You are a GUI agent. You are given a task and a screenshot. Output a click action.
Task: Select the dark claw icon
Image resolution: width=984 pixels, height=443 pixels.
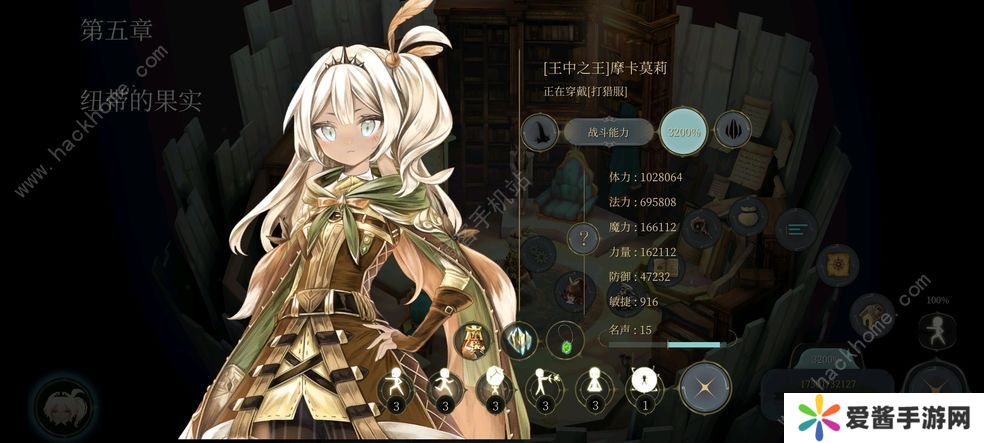[732, 130]
